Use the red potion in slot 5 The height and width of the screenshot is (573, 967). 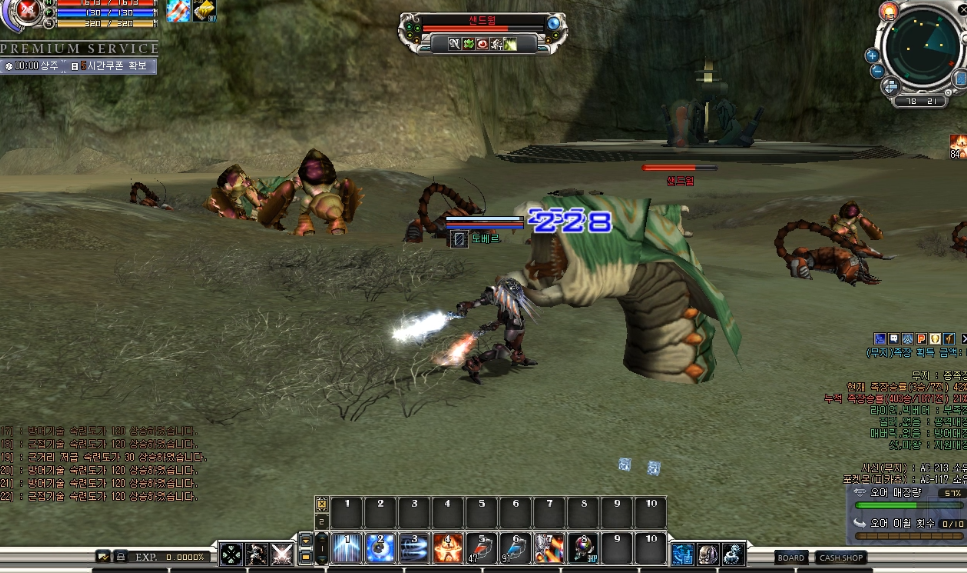click(481, 547)
